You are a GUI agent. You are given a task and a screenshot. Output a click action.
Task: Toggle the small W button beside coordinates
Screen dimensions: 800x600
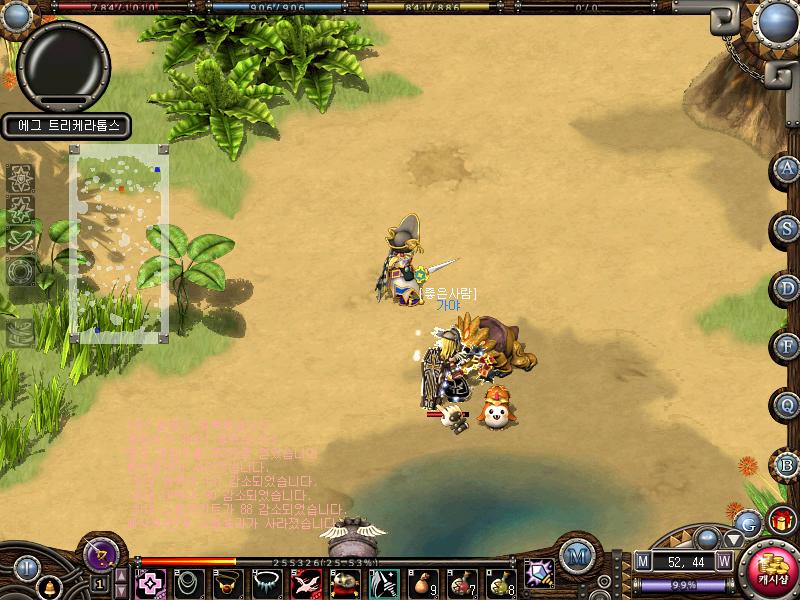point(724,561)
